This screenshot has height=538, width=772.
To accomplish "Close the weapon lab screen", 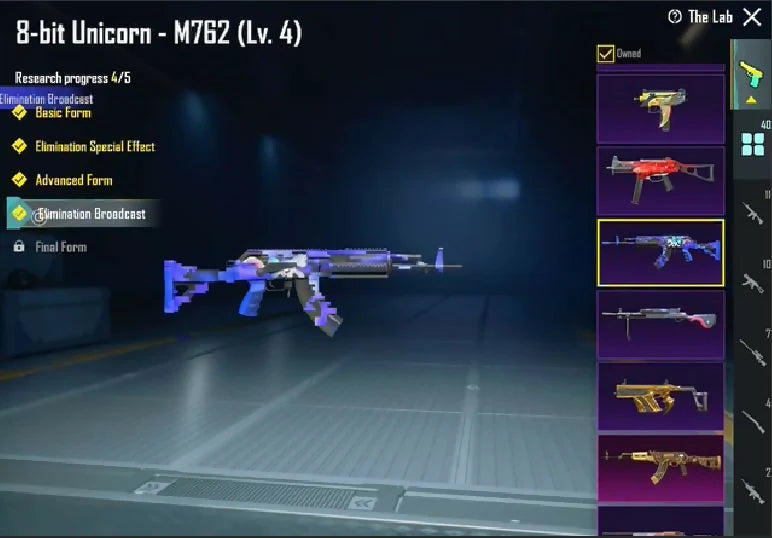I will click(752, 17).
